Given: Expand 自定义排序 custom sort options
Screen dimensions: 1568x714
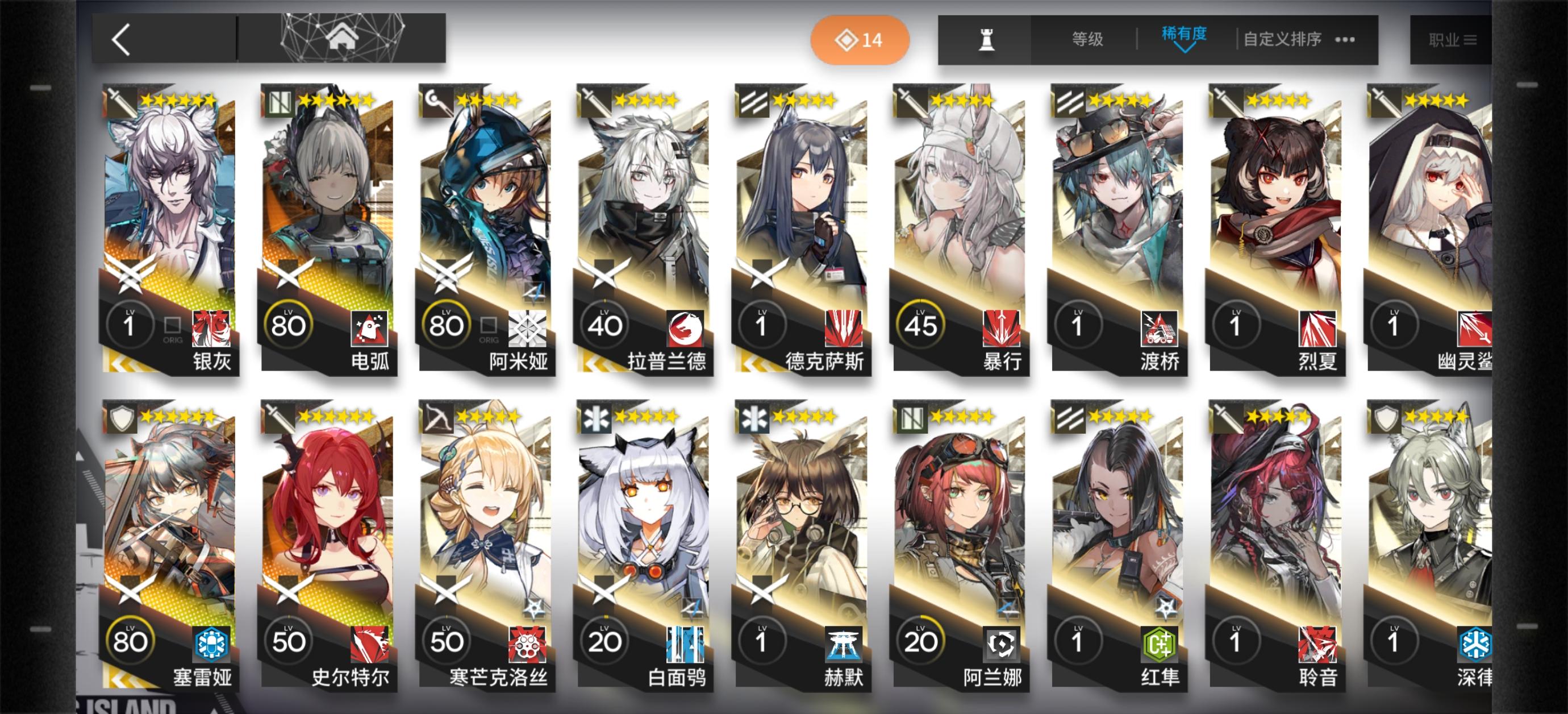Looking at the screenshot, I should tap(1281, 39).
